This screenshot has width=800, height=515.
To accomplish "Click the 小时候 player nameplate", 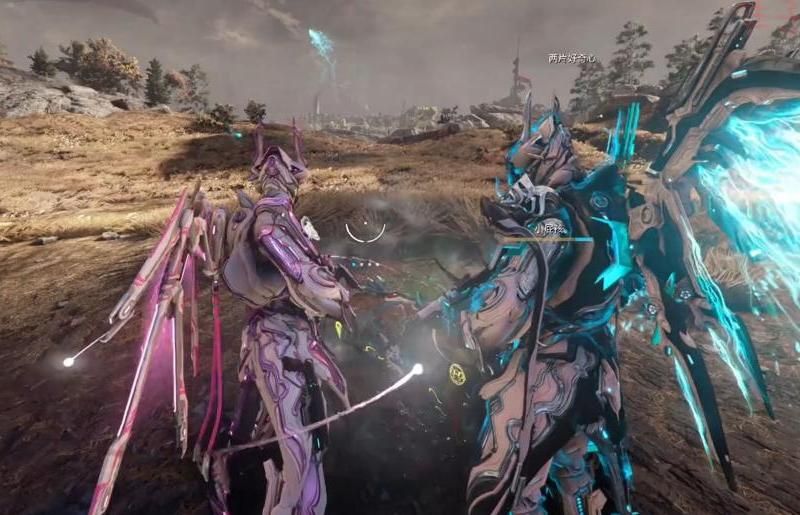I will (549, 229).
